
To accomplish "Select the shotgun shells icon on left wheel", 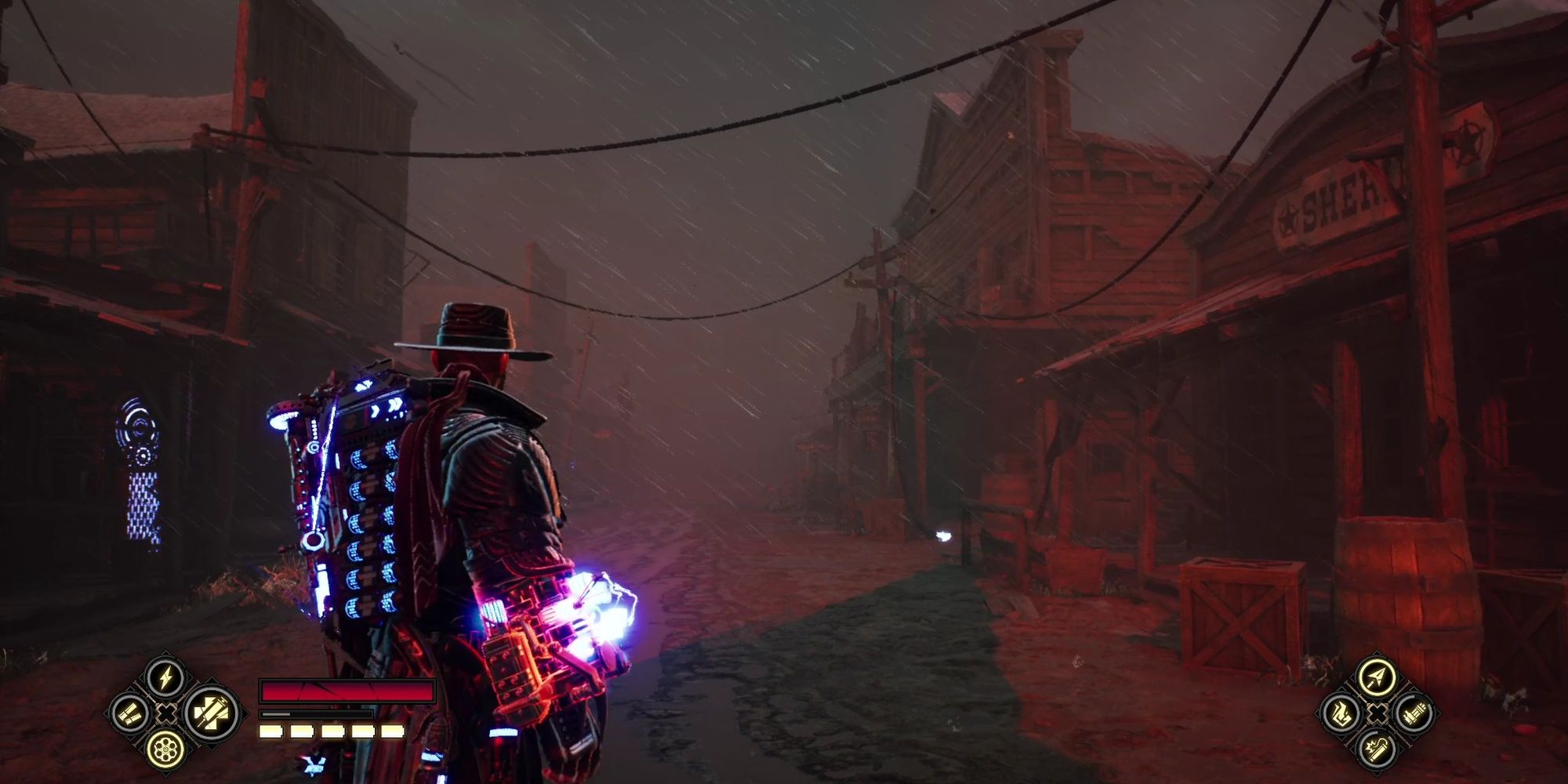I will (x=131, y=713).
